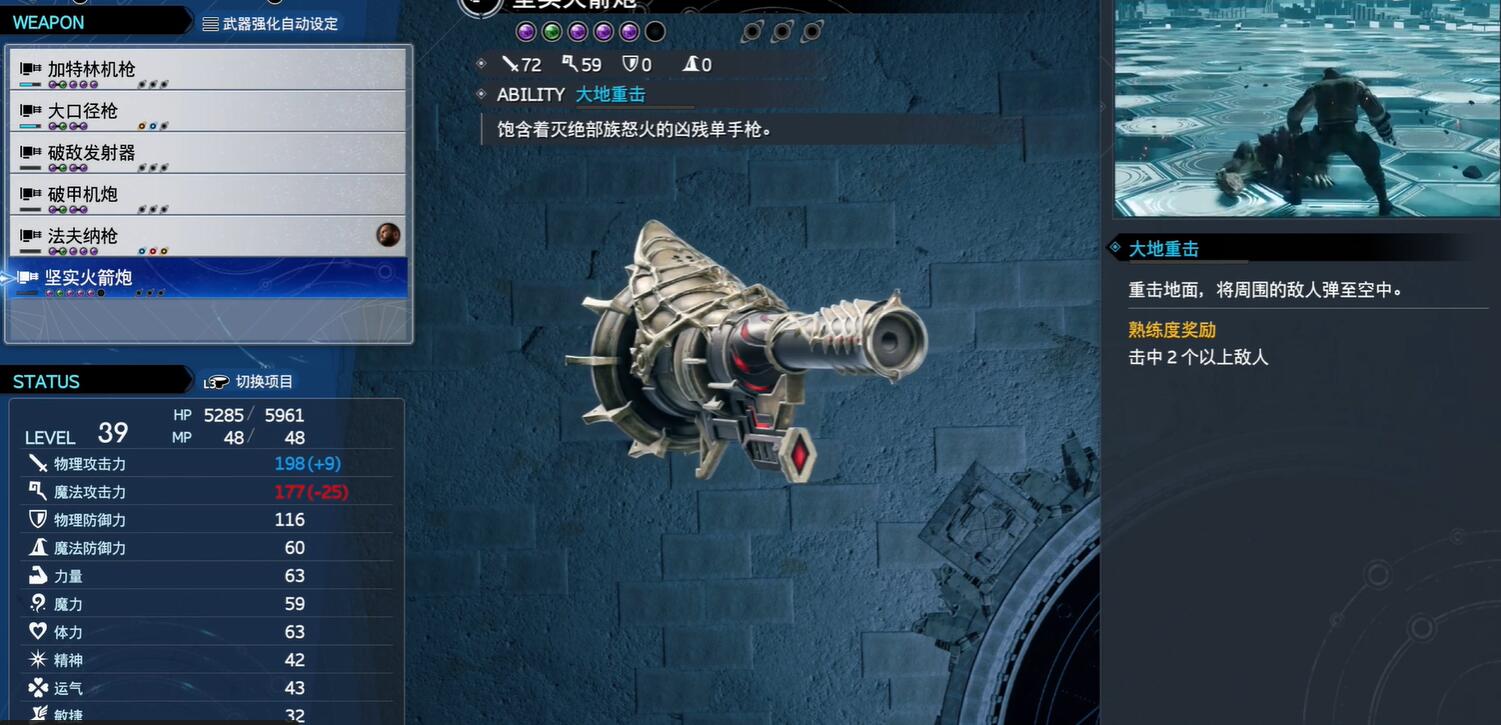Viewport: 1501px width, 725px height.
Task: Click the shield icon next to 物理防御力
Action: point(38,519)
